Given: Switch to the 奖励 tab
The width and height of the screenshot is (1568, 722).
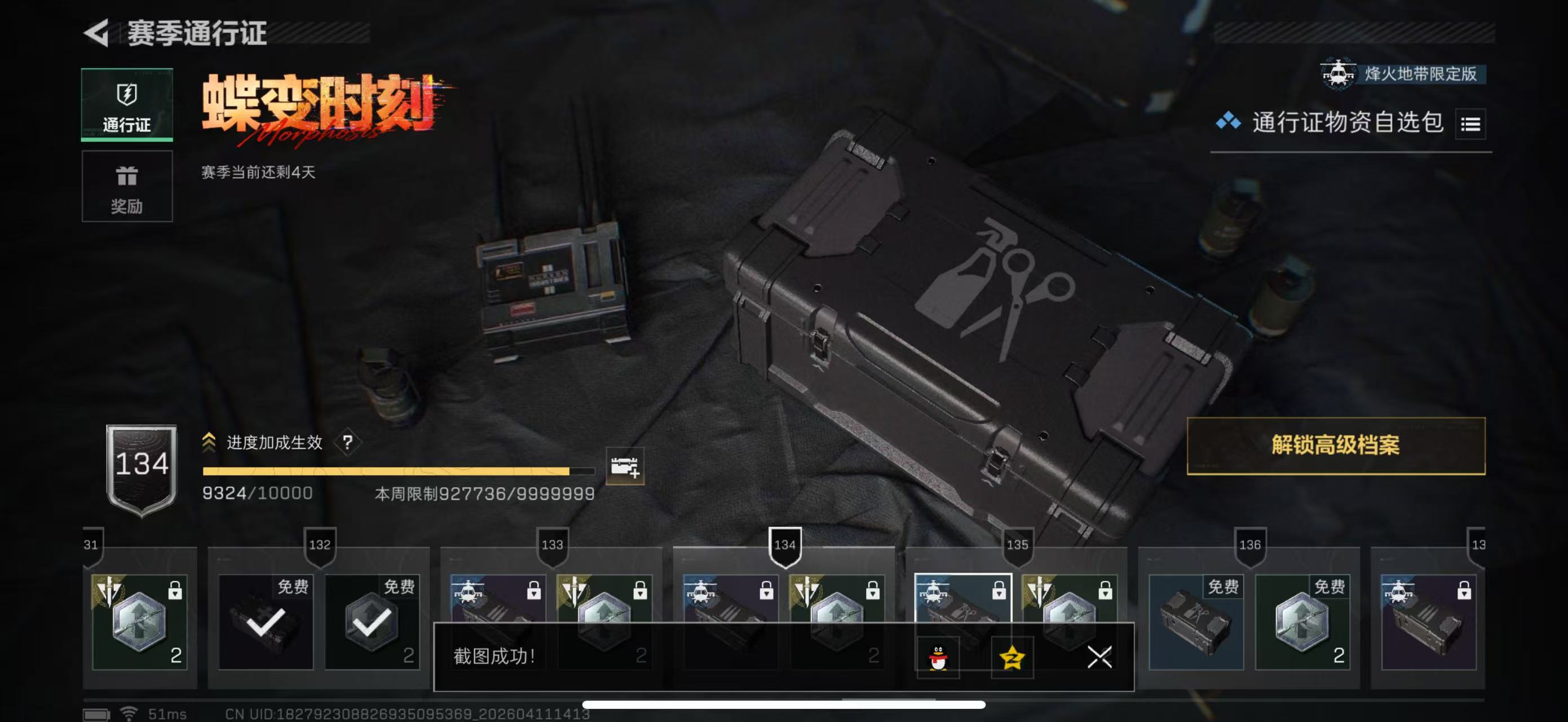Looking at the screenshot, I should (x=127, y=186).
